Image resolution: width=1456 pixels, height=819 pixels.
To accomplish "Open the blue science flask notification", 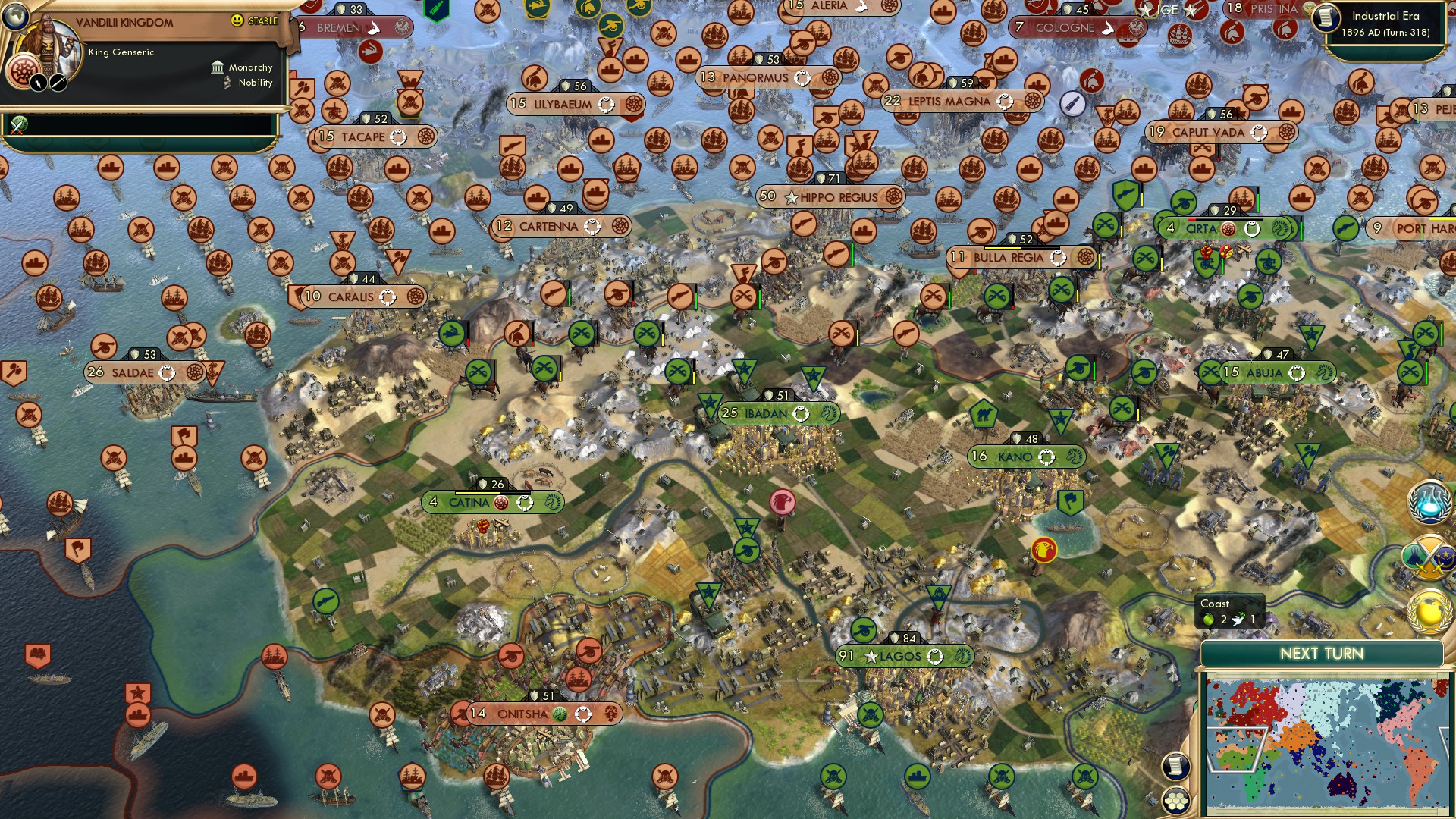I will 1430,504.
